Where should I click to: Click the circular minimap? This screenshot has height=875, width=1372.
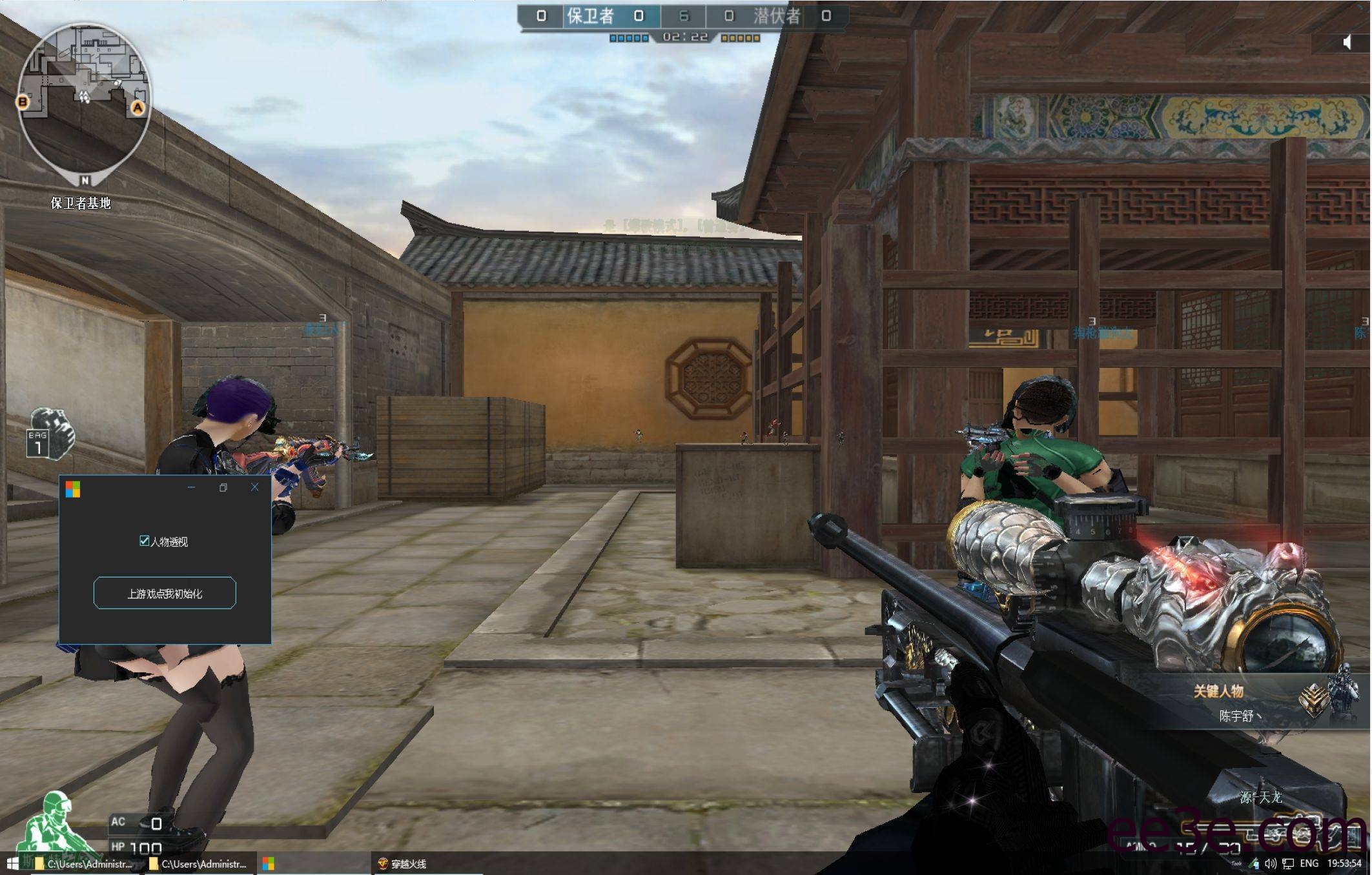coord(85,103)
